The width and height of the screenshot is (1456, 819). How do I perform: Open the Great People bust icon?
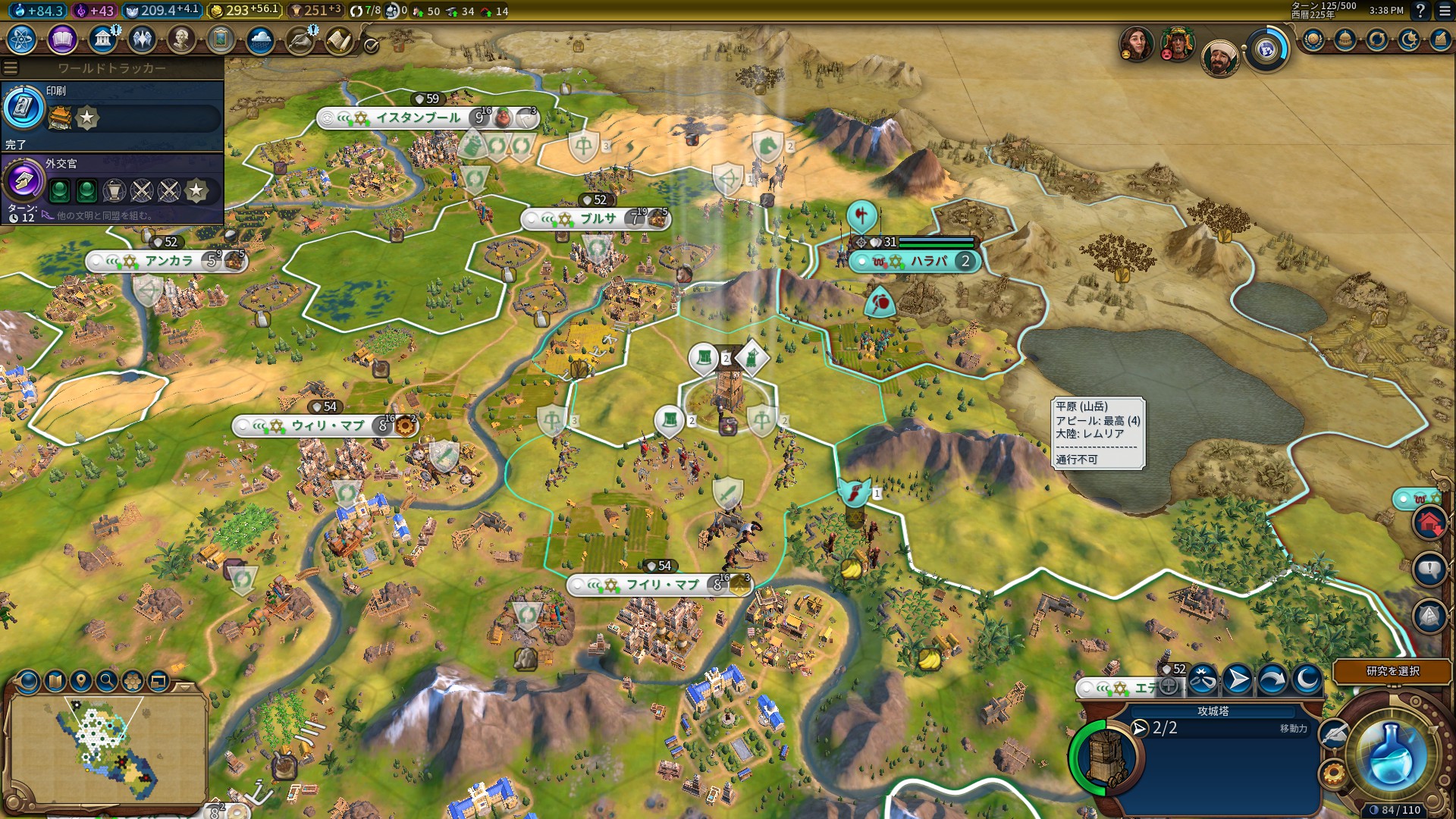click(x=181, y=39)
